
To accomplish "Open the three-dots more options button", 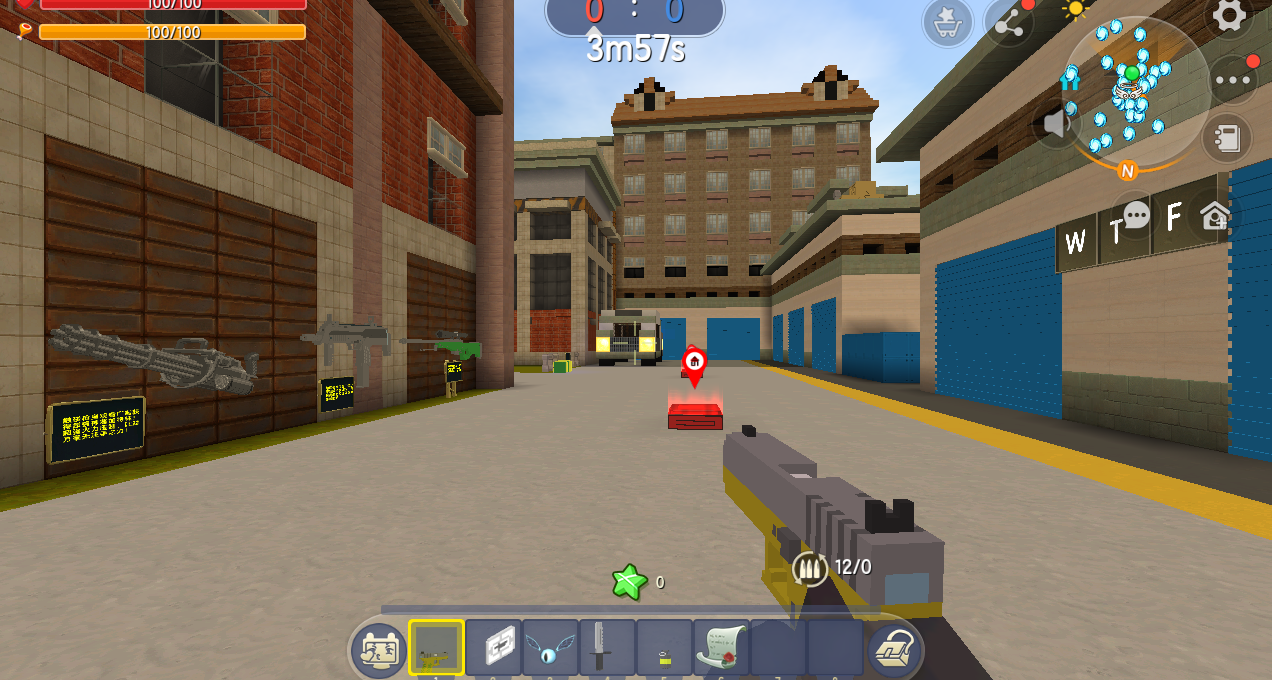I will coord(1233,81).
